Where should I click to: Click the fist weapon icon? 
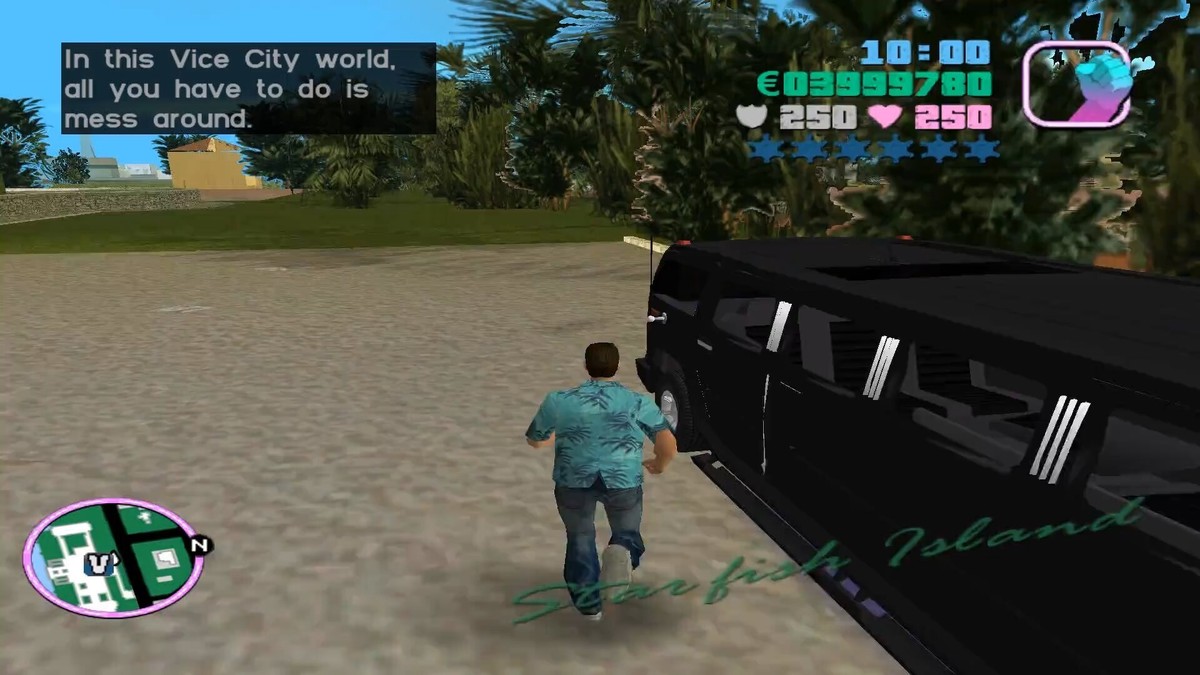[x=1076, y=84]
